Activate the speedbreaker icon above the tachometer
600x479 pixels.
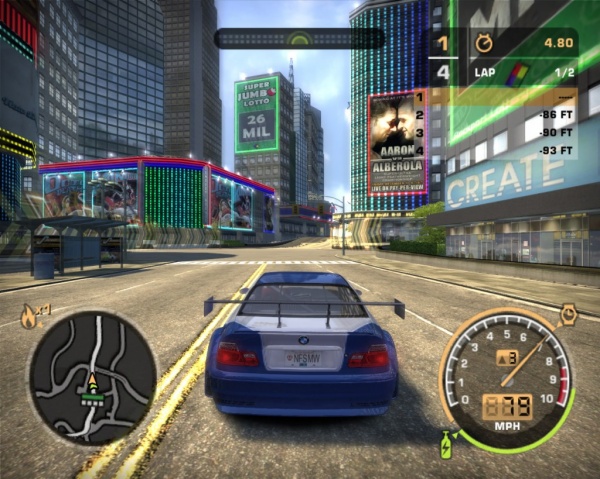click(569, 313)
